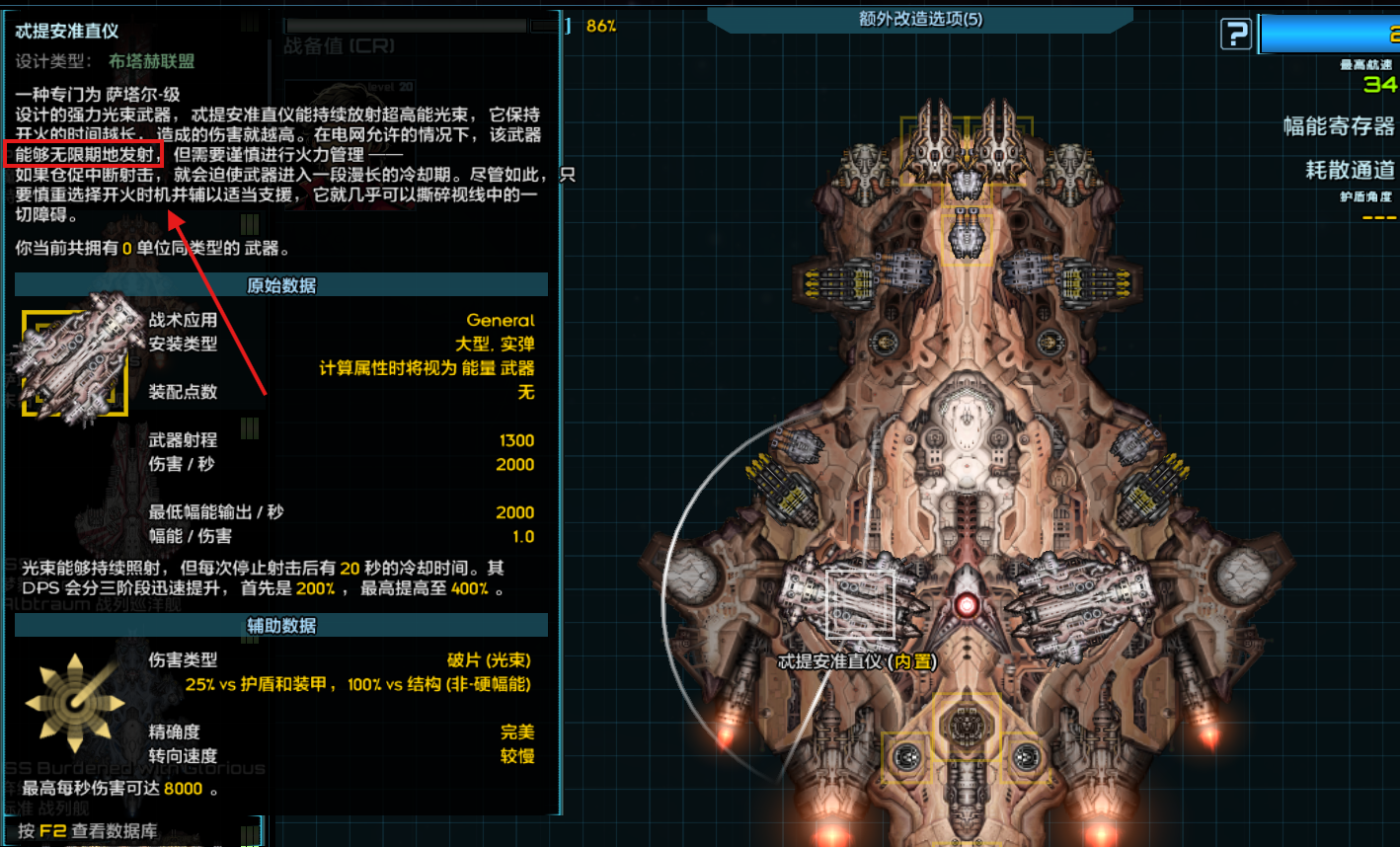Open the 额外改造选项(5) panel at top
This screenshot has height=847, width=1400.
(x=918, y=18)
